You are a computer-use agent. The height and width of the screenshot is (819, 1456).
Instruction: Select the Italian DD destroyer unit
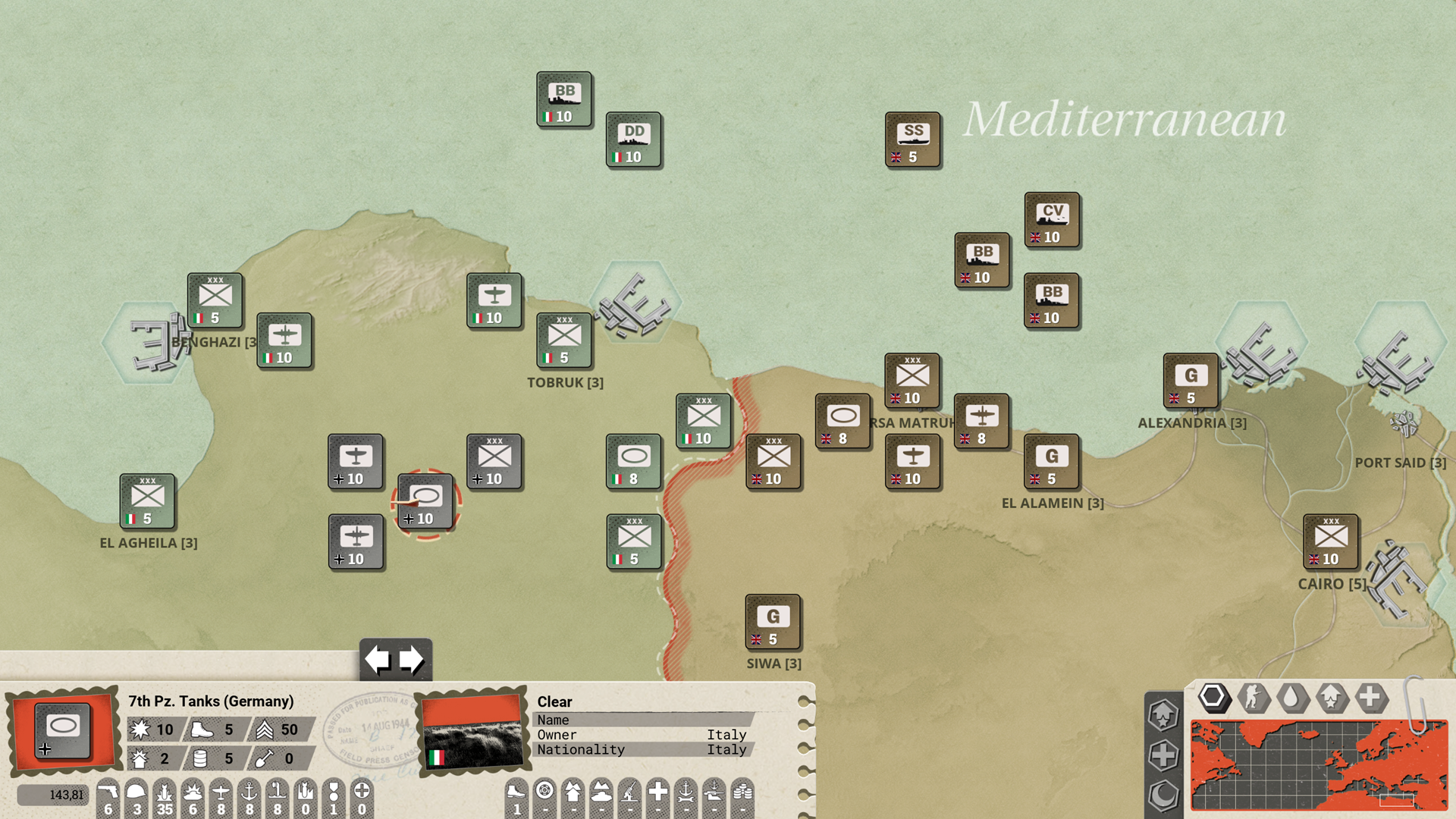tap(634, 140)
